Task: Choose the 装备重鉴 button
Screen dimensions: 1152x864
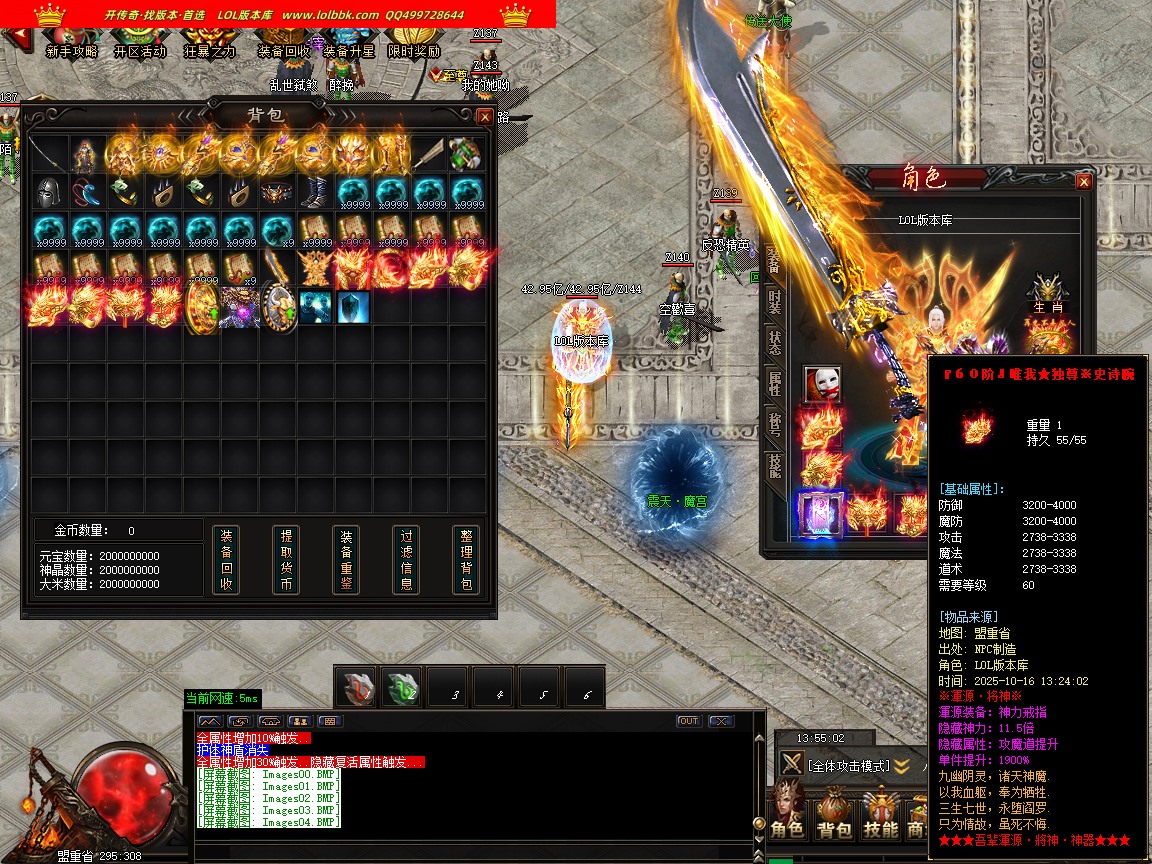Action: pyautogui.click(x=346, y=560)
